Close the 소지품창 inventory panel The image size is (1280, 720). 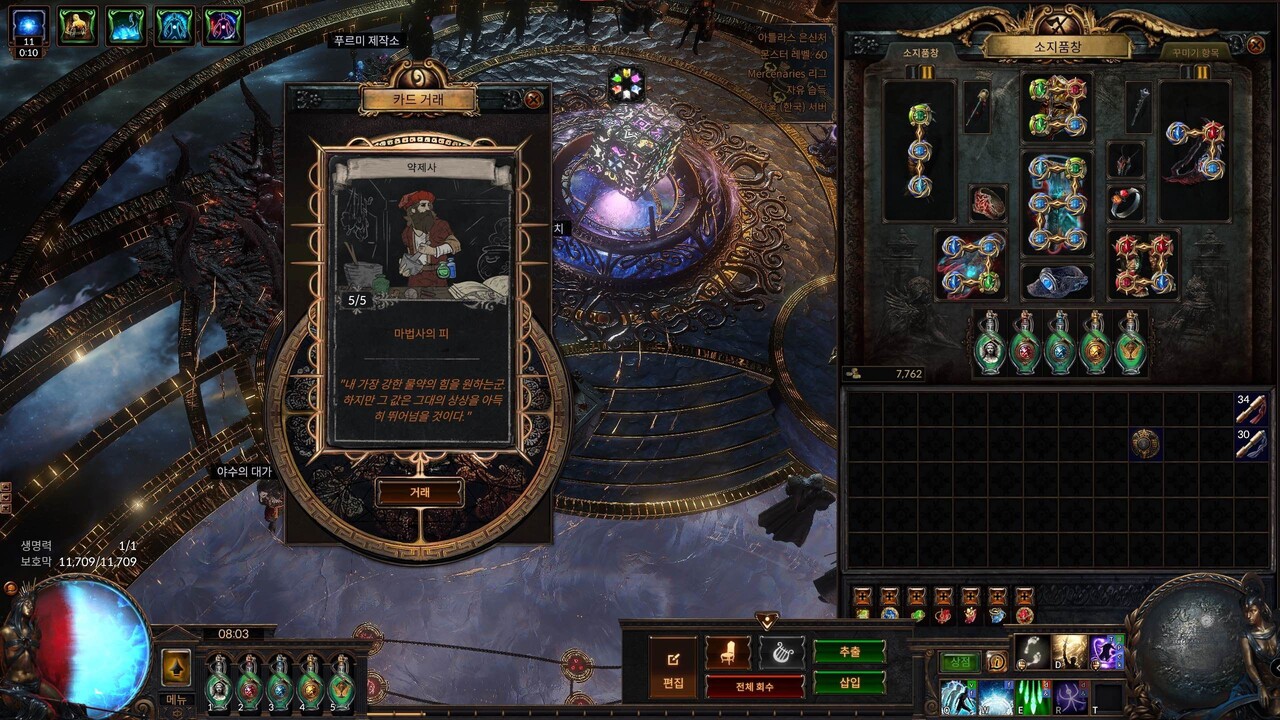coord(1256,45)
